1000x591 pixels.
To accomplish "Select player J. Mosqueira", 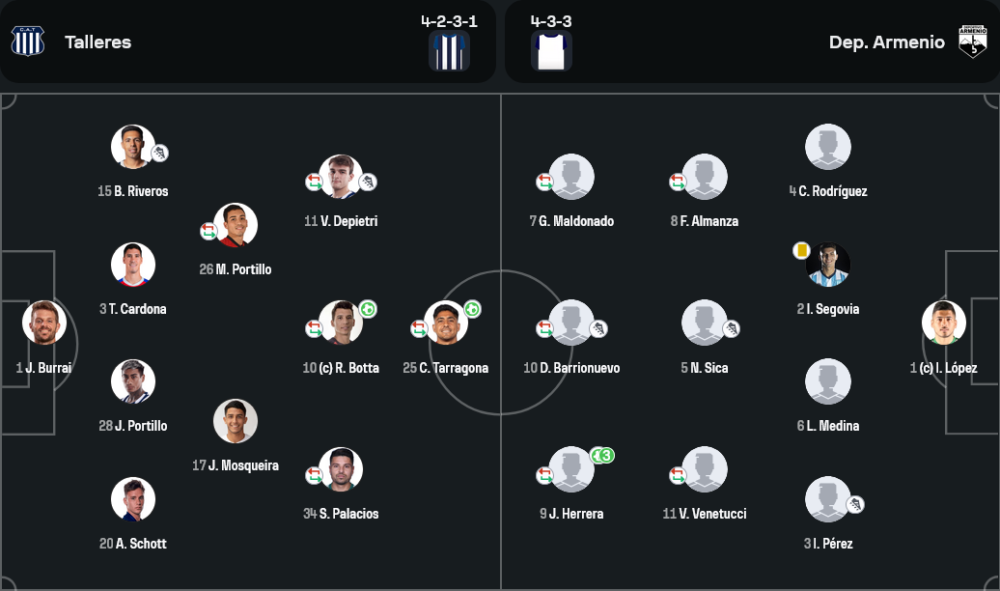I will [236, 422].
